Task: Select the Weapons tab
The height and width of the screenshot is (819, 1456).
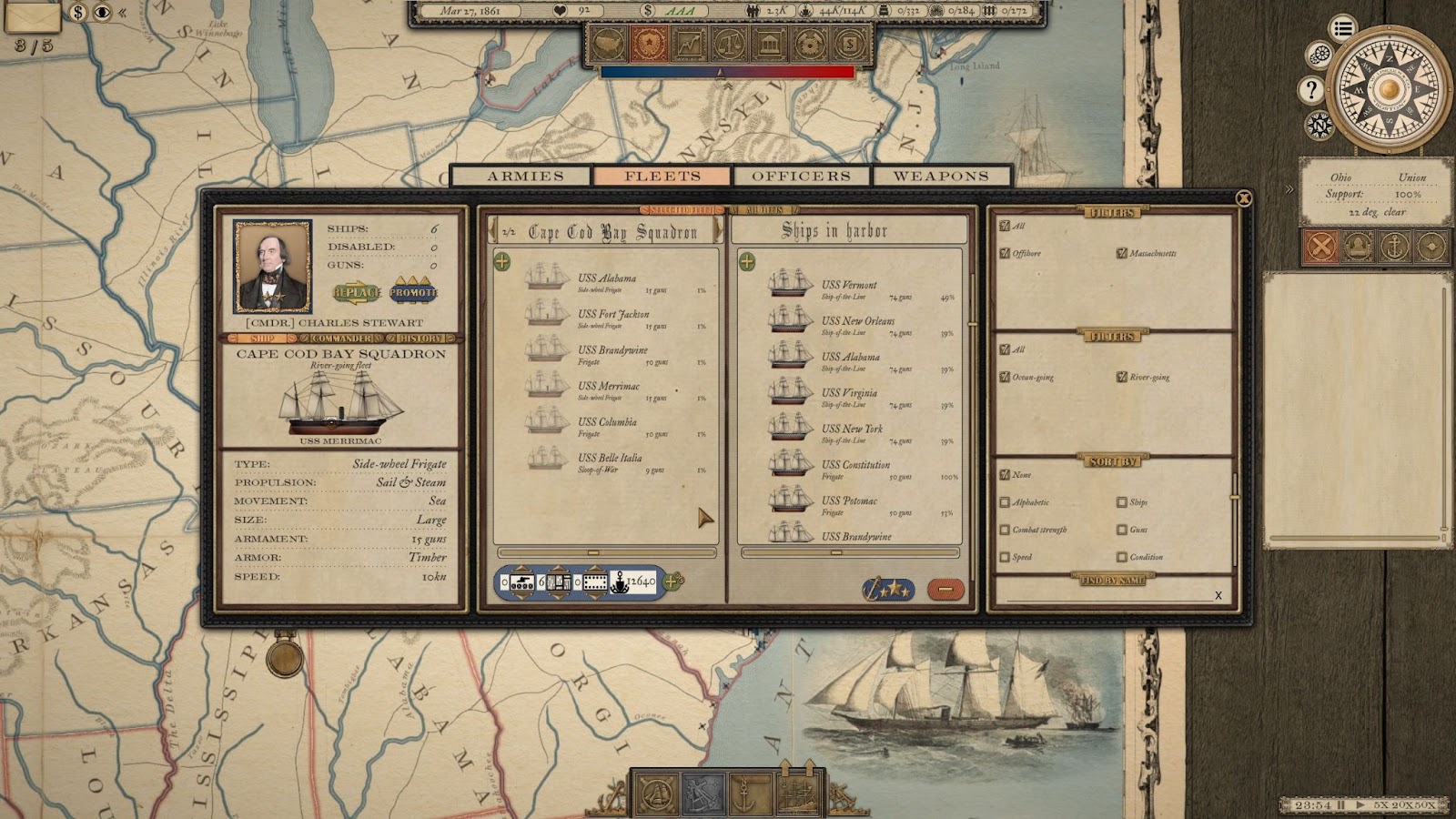Action: pos(940,176)
